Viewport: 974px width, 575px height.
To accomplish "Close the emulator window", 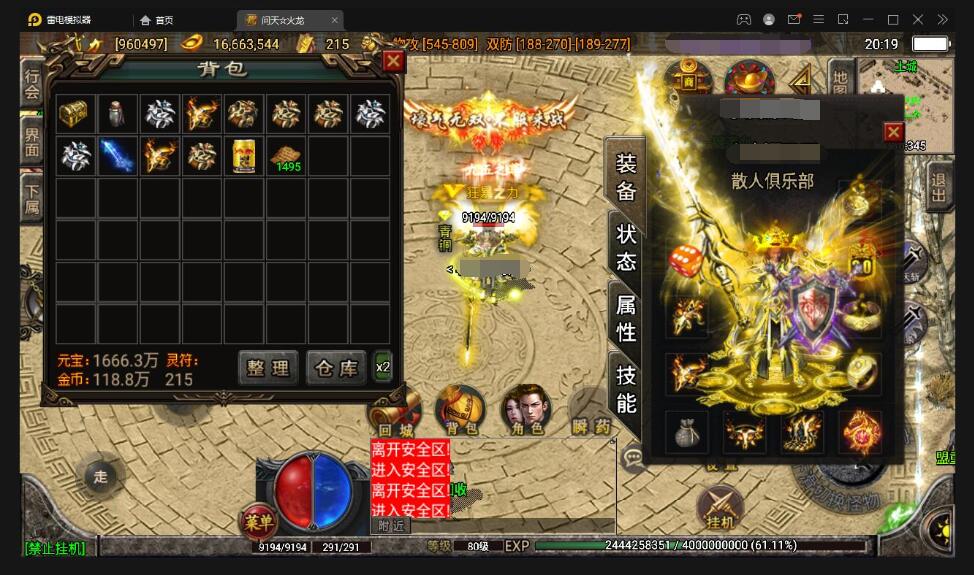I will tap(918, 19).
